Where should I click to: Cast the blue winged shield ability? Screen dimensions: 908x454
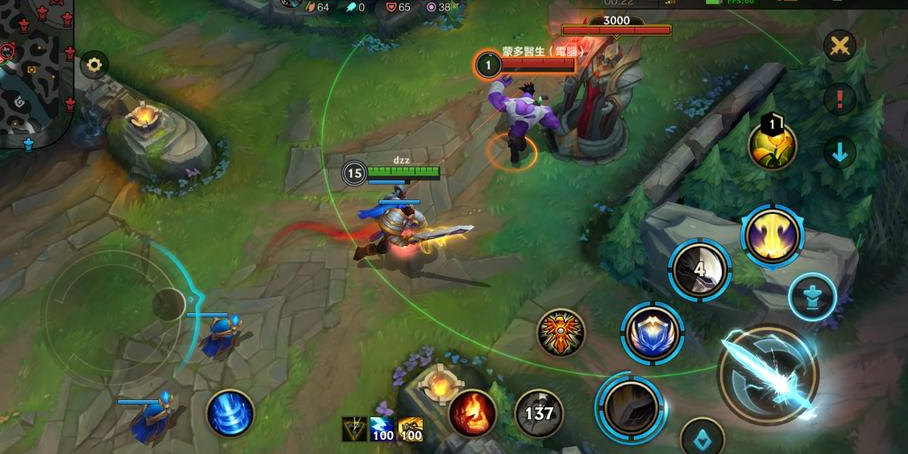click(x=652, y=333)
